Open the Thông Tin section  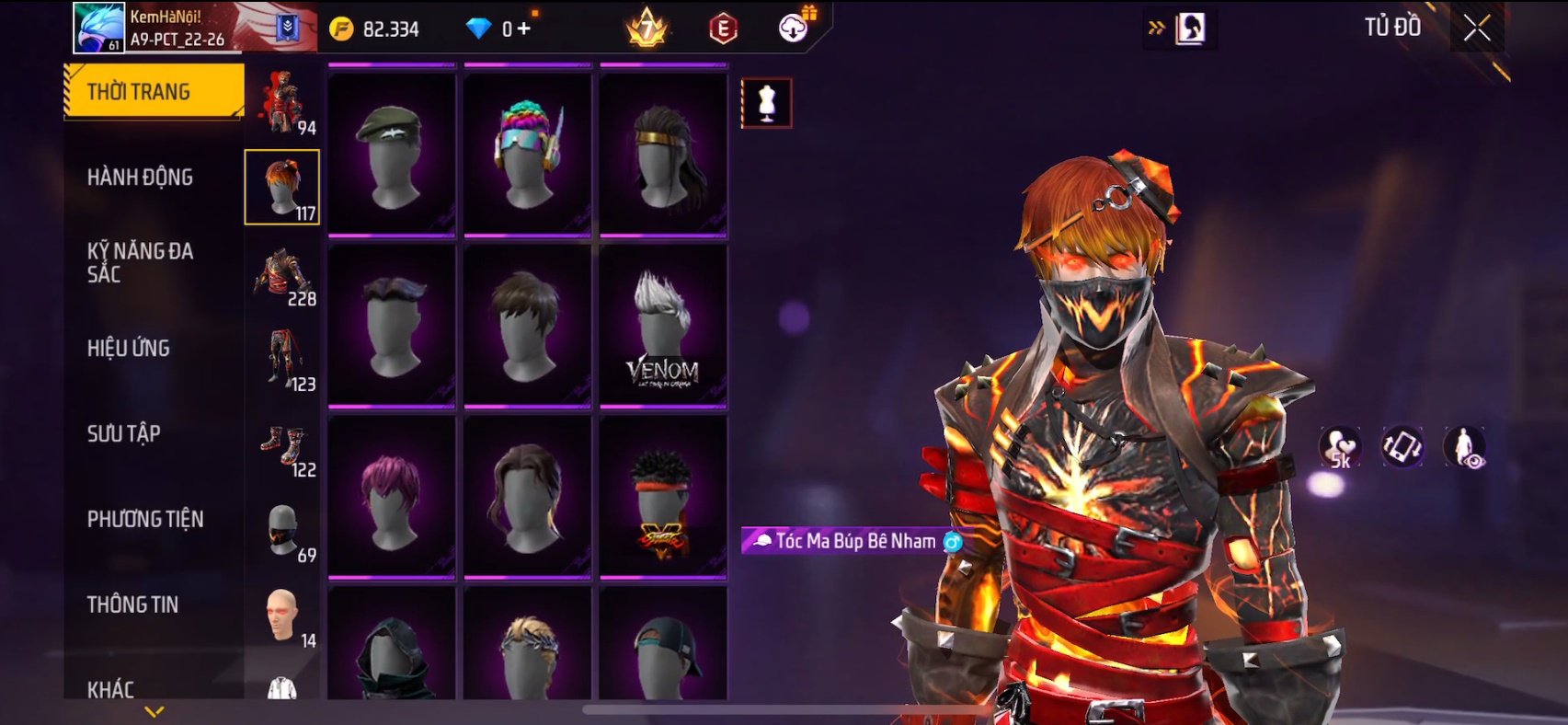coord(132,604)
